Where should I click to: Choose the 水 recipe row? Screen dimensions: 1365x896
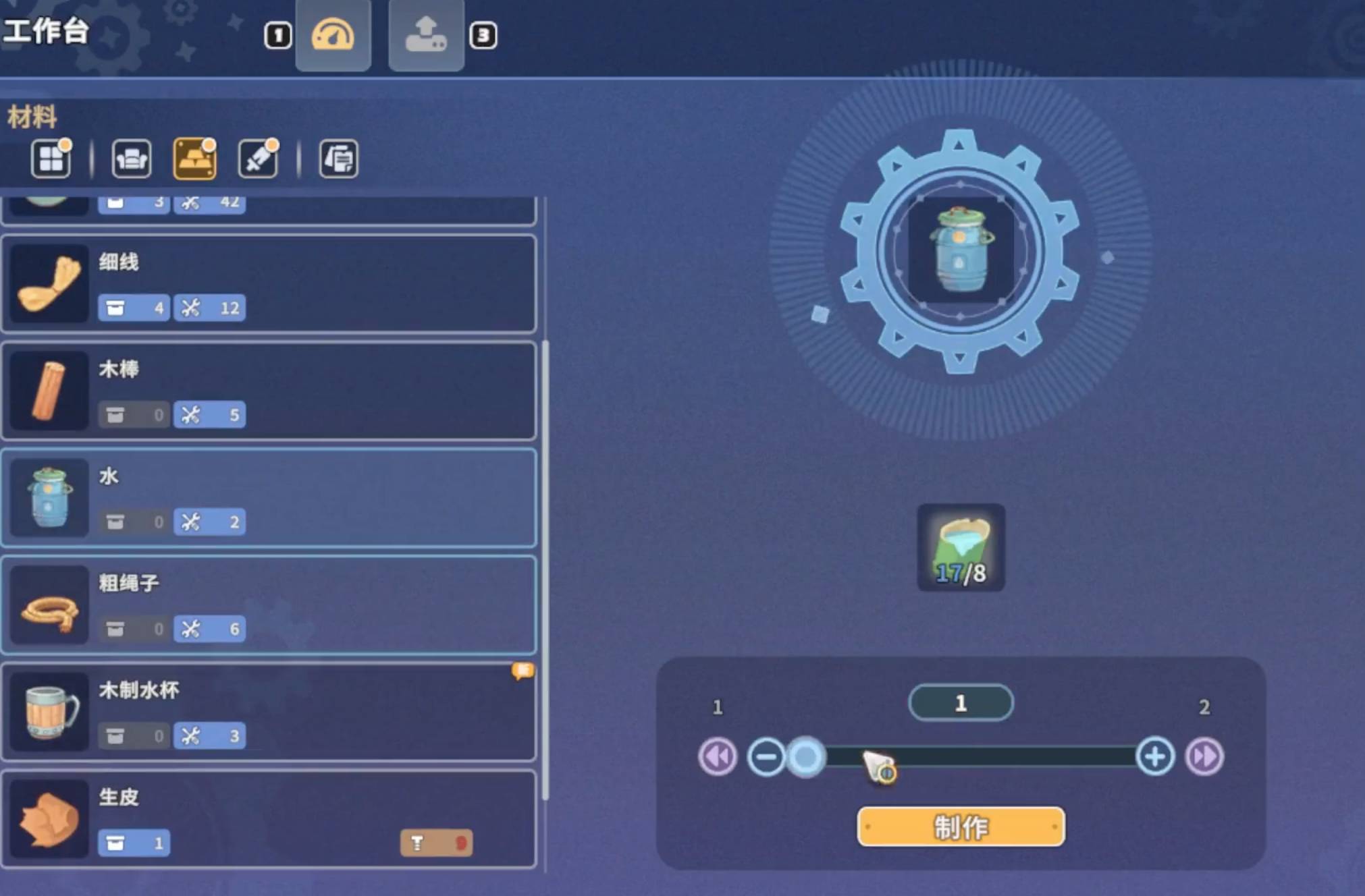pyautogui.click(x=269, y=498)
